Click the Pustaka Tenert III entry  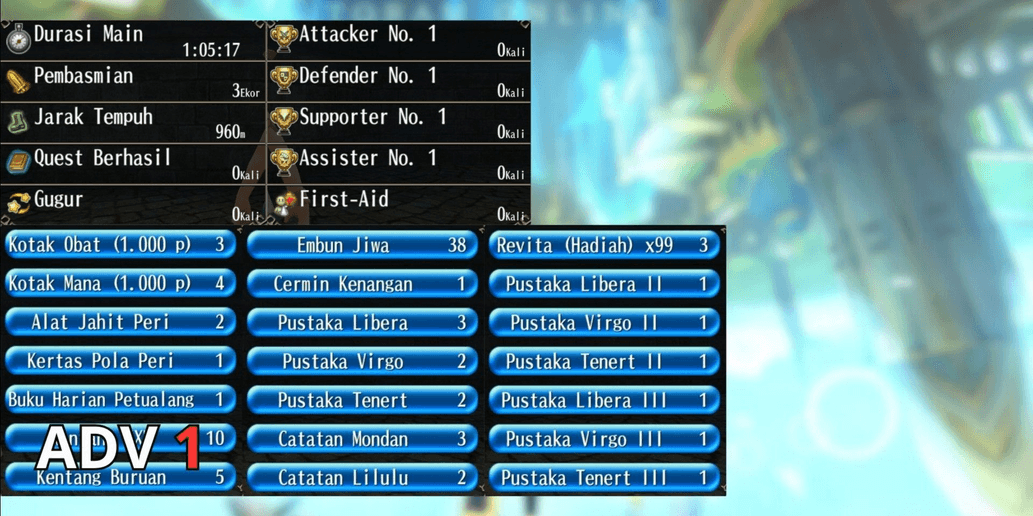click(604, 478)
